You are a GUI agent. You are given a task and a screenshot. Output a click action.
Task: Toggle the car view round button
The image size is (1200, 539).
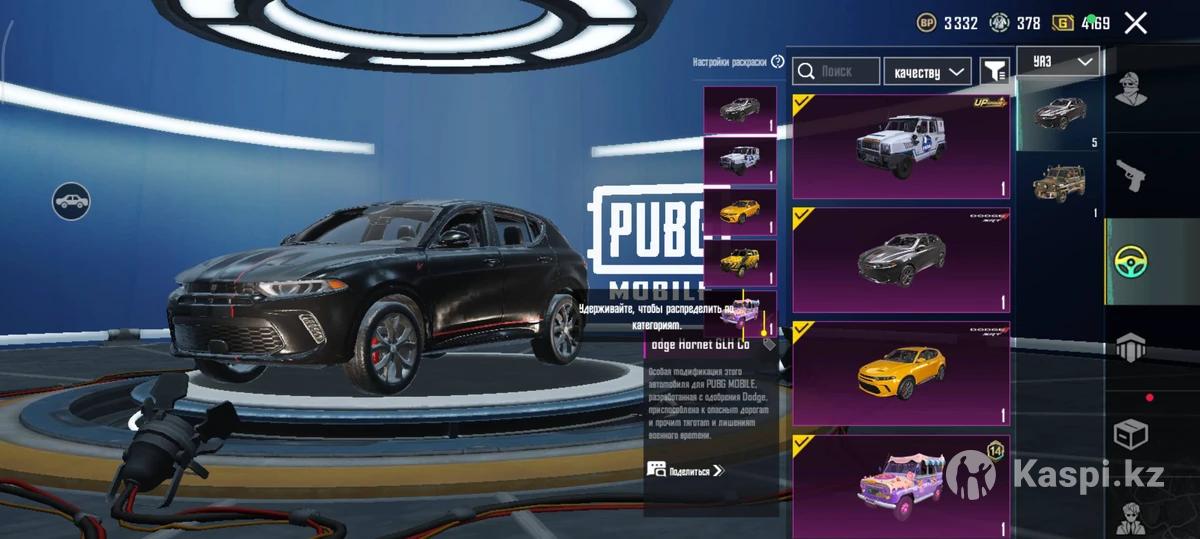click(x=71, y=202)
